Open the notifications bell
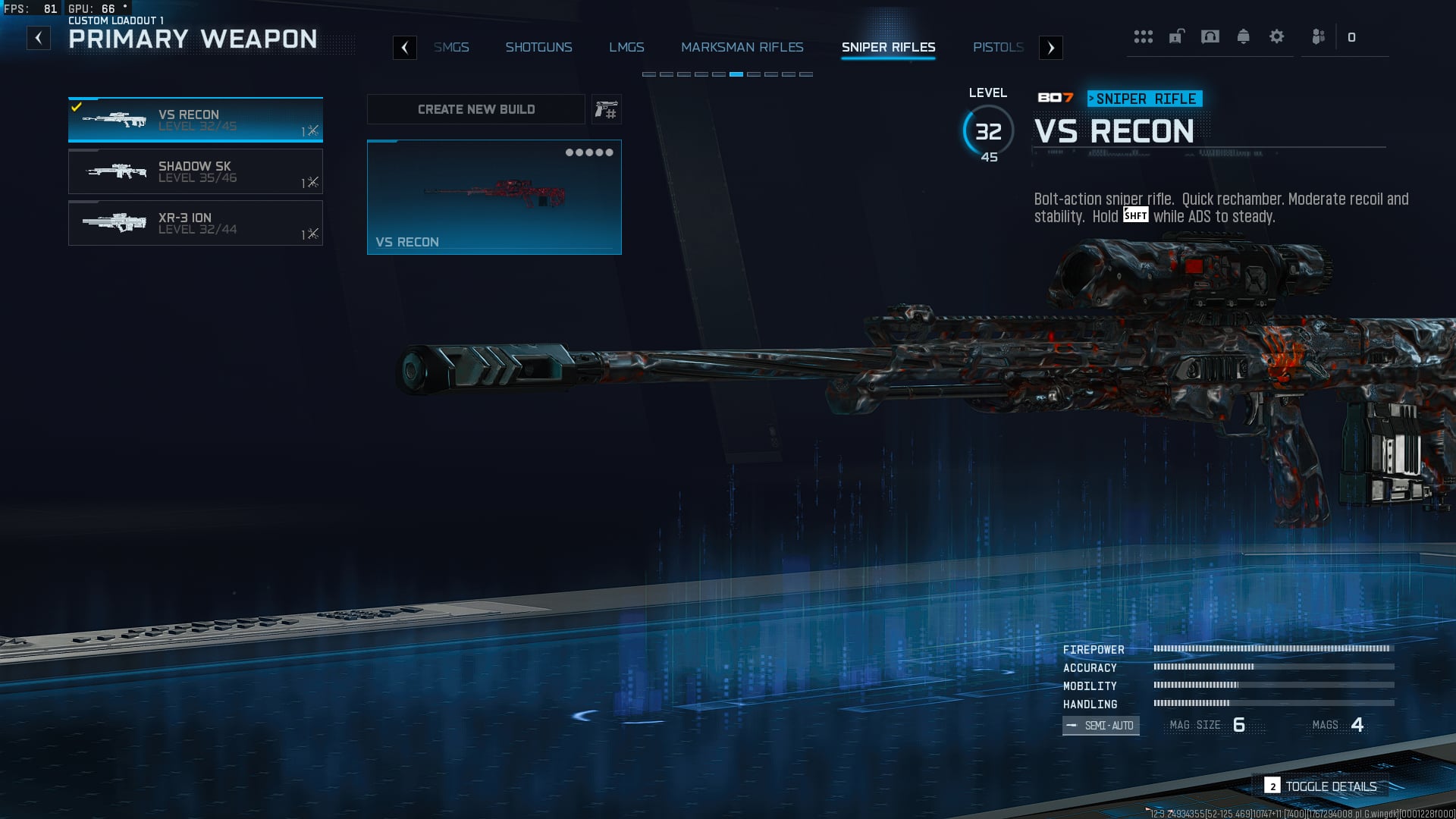This screenshot has height=819, width=1456. pyautogui.click(x=1243, y=36)
